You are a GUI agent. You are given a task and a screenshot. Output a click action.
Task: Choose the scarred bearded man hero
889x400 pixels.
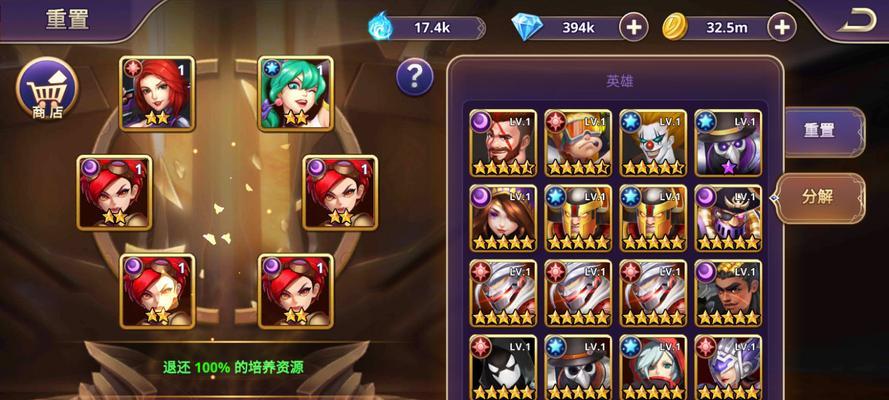(503, 142)
